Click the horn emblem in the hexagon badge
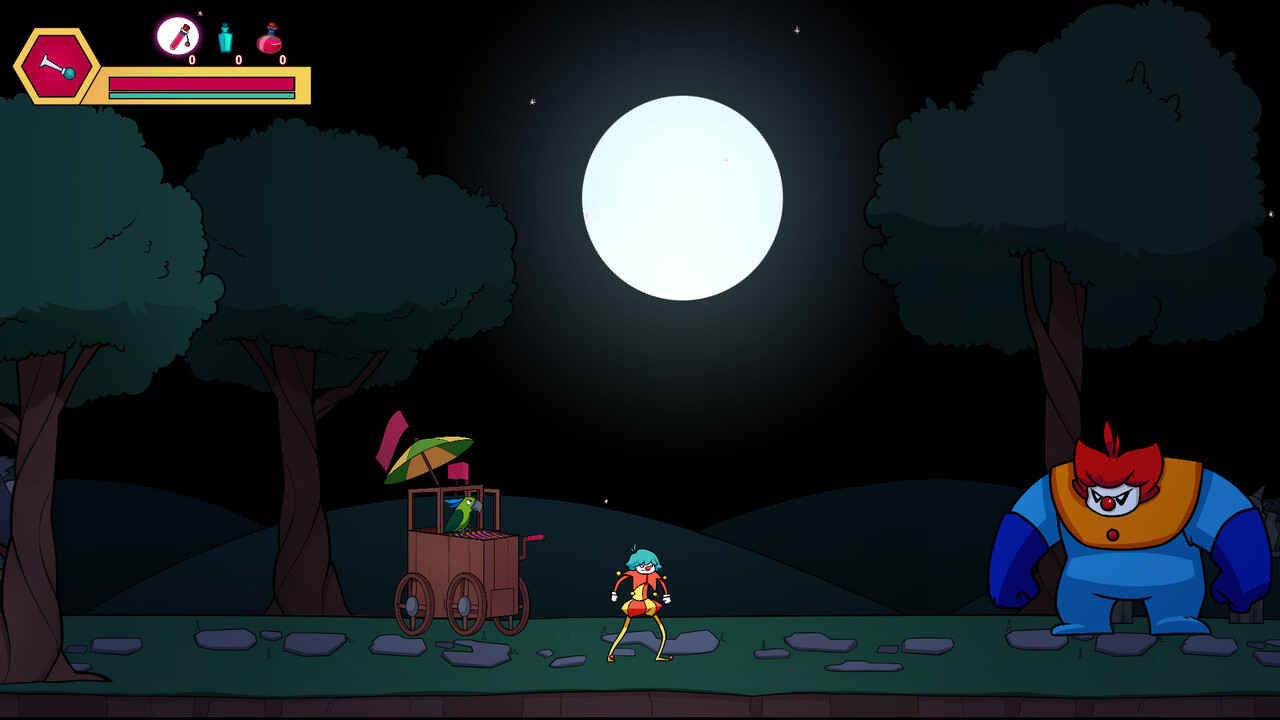Viewport: 1280px width, 720px height. click(56, 65)
